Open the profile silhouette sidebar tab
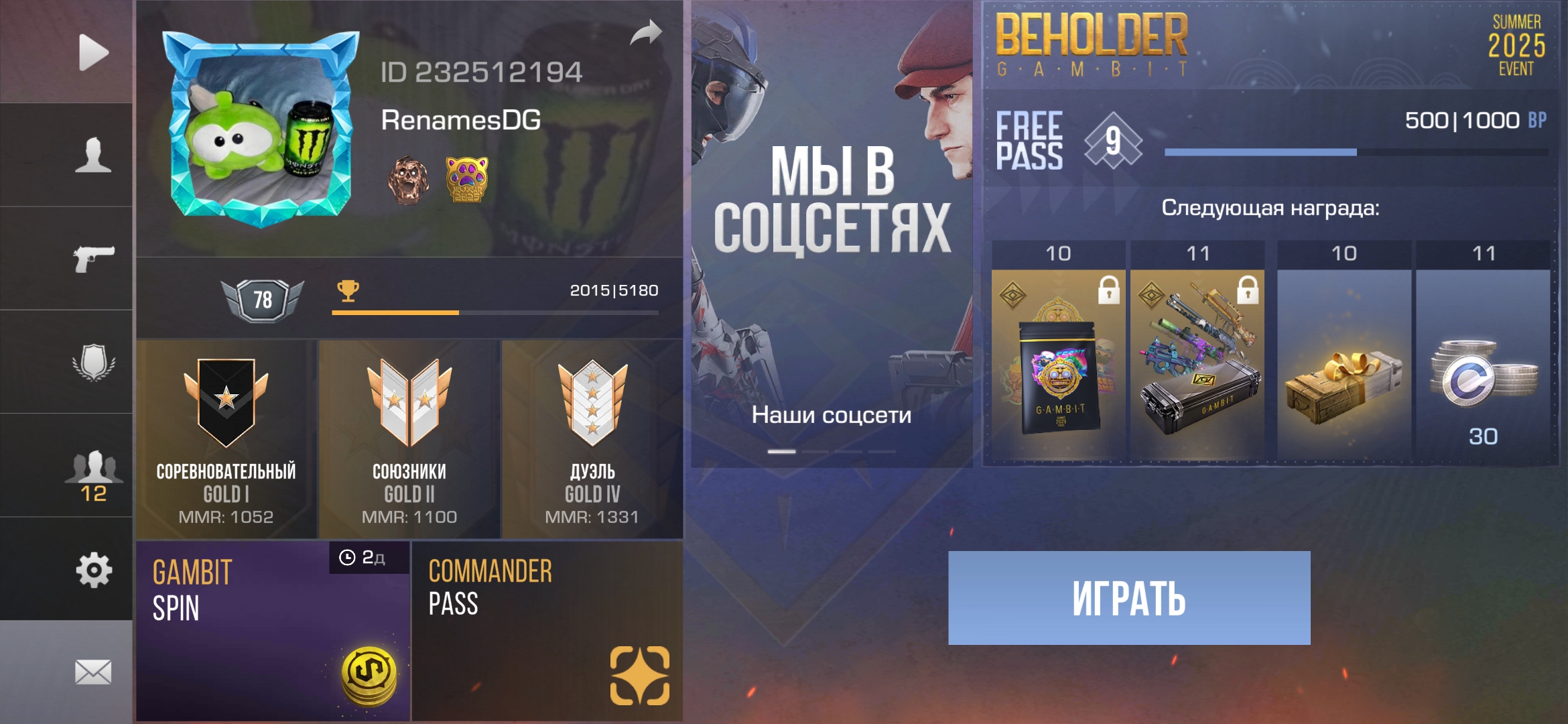Image resolution: width=1568 pixels, height=724 pixels. point(93,156)
